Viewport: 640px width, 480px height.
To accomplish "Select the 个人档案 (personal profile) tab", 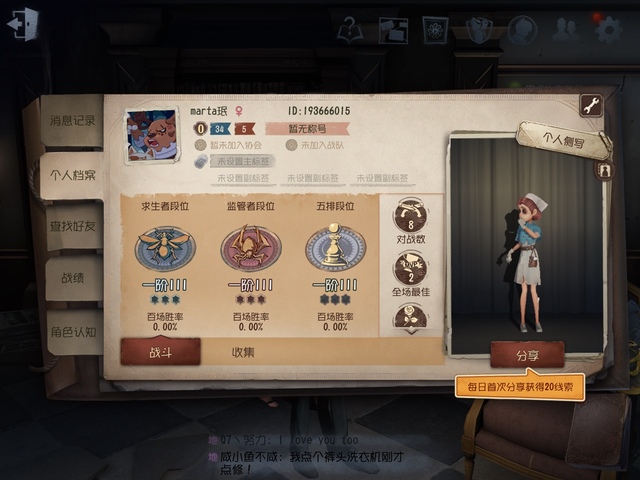I will coord(73,175).
